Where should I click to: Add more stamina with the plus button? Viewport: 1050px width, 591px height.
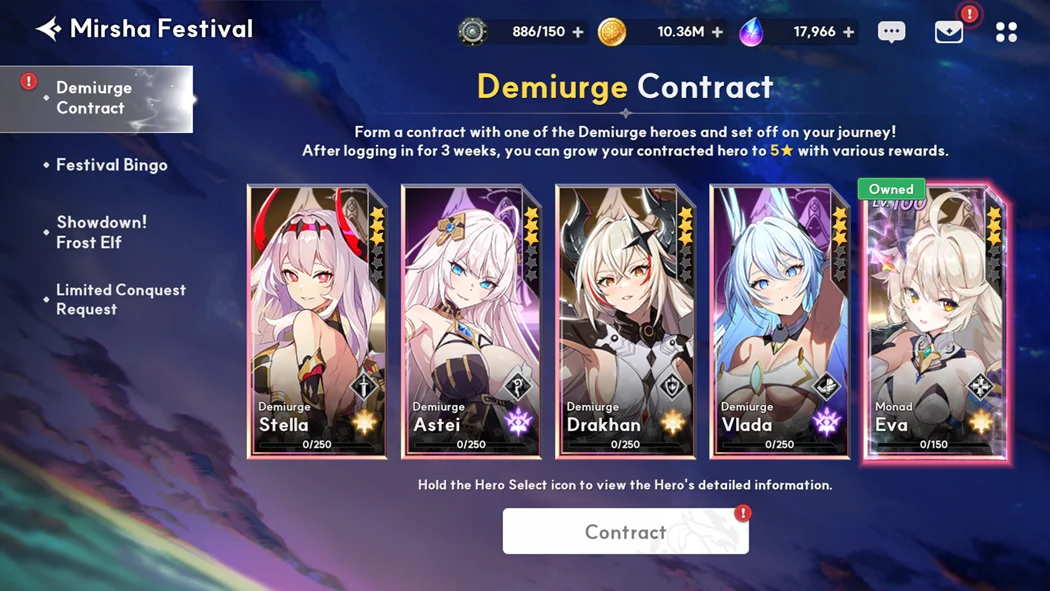click(578, 32)
